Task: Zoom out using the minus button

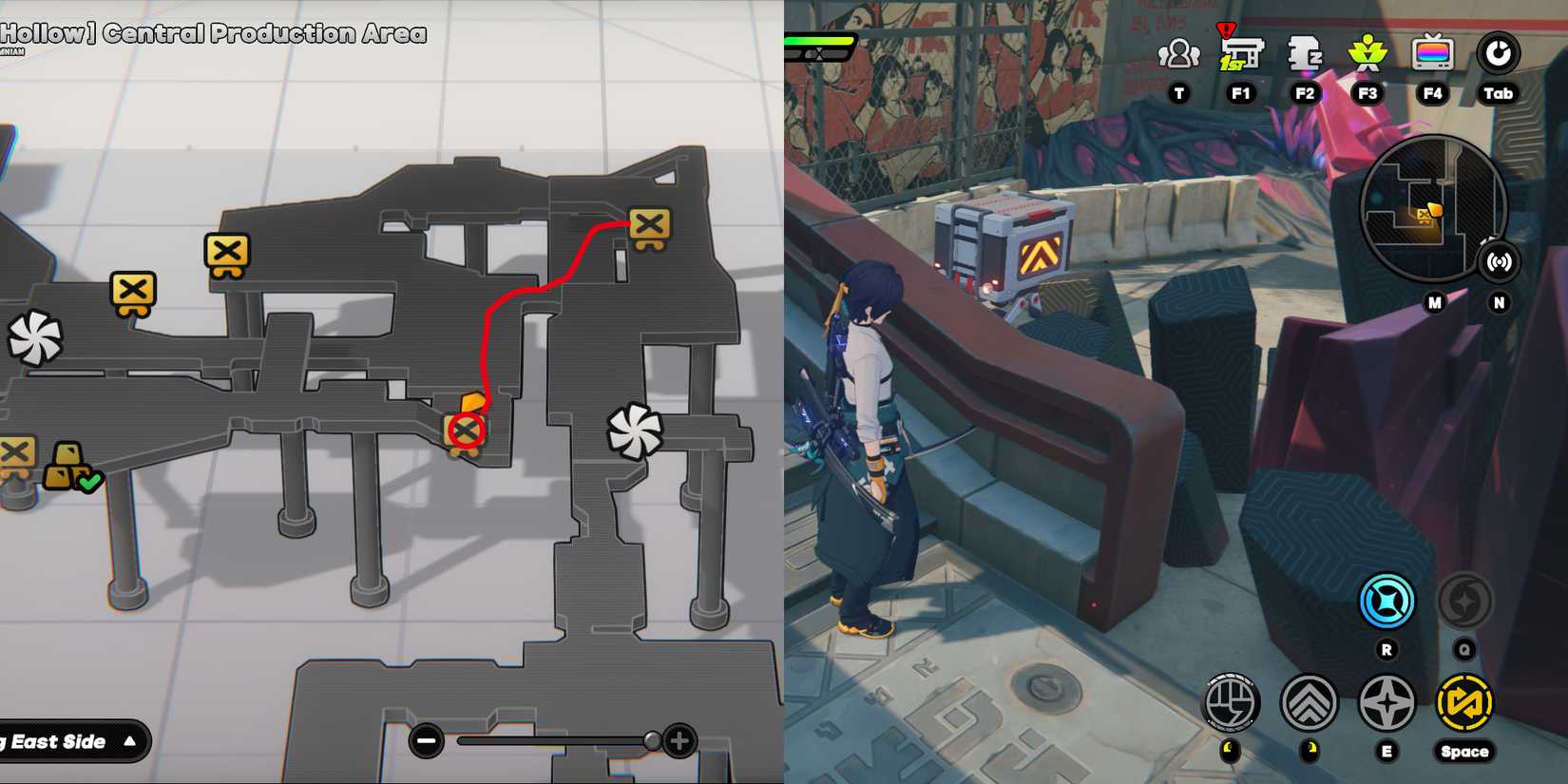Action: pyautogui.click(x=425, y=739)
